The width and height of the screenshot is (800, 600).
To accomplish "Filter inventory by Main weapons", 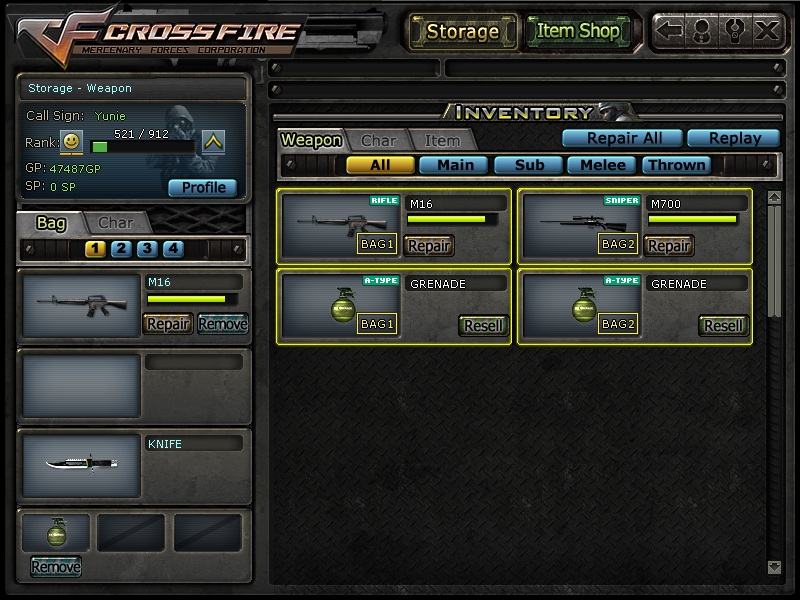I will [454, 165].
